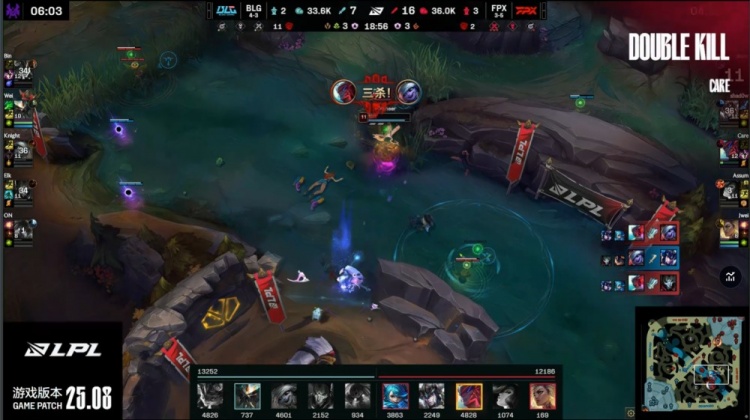Click the damage portrait showing 4826
Viewport: 750px width, 420px height.
210,396
